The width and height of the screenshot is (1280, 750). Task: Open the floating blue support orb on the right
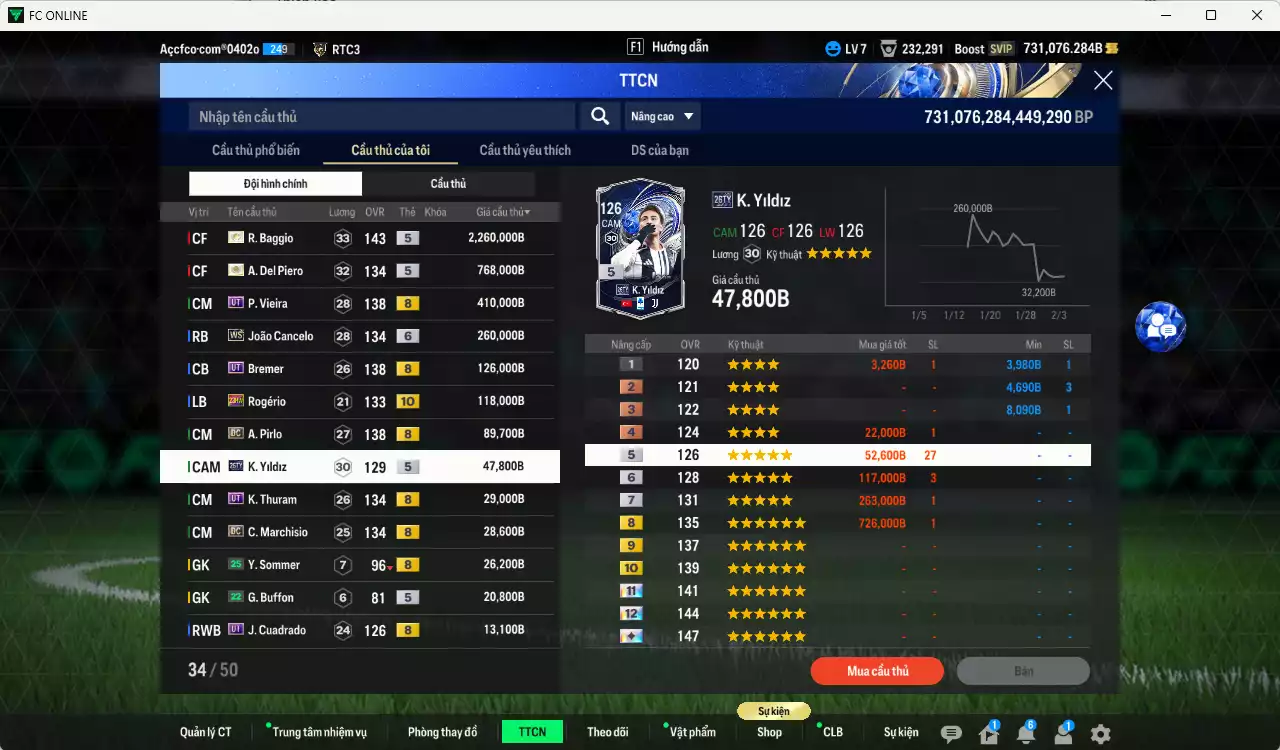tap(1160, 327)
